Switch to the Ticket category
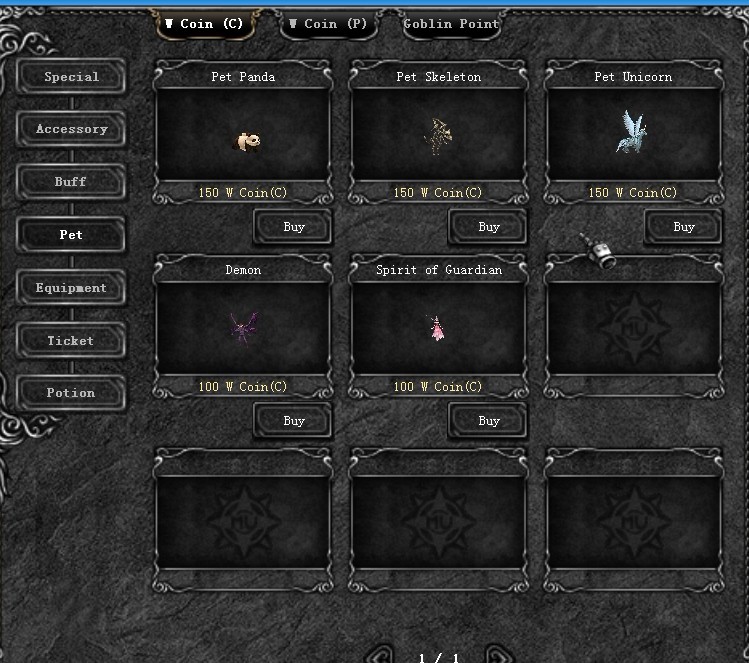749x663 pixels. (71, 341)
